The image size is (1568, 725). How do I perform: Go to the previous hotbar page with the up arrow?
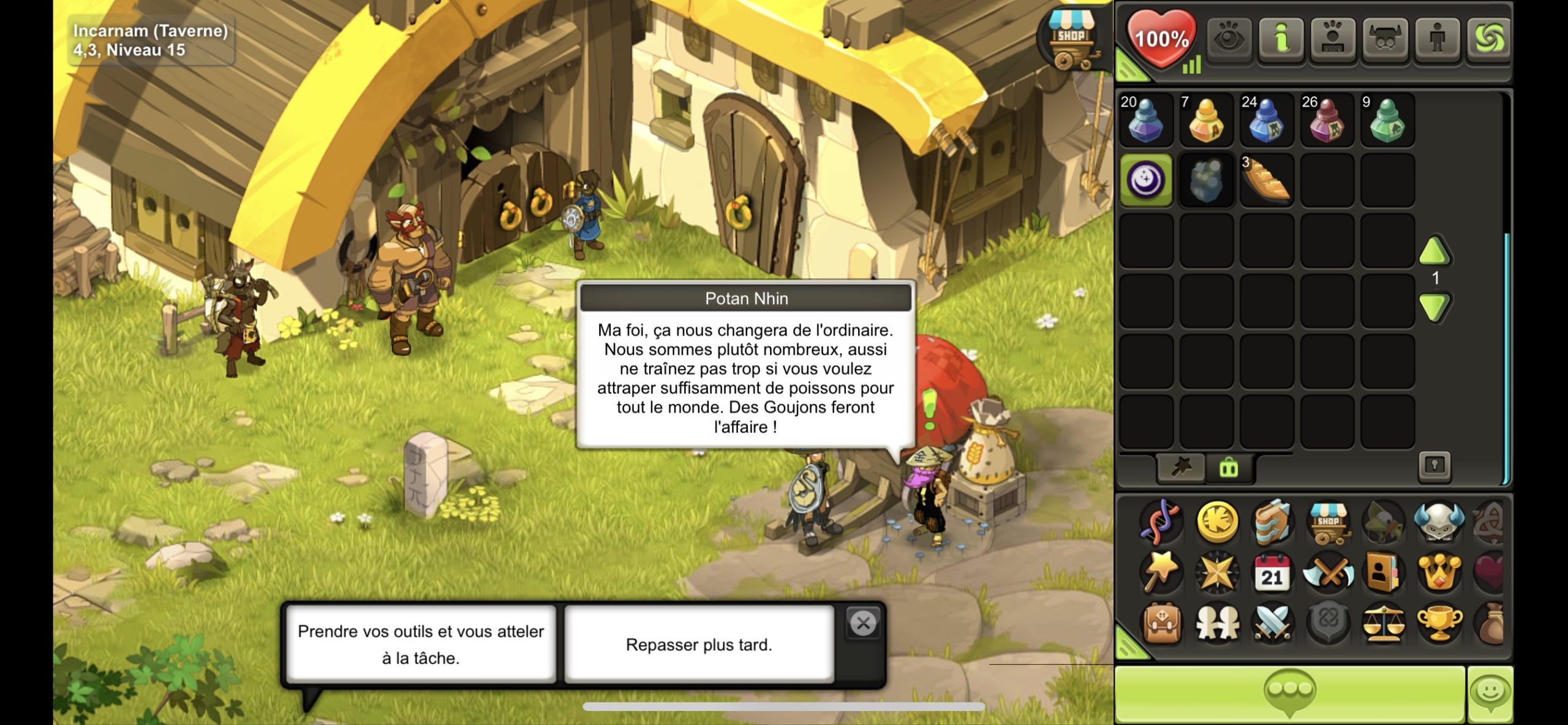[x=1434, y=251]
